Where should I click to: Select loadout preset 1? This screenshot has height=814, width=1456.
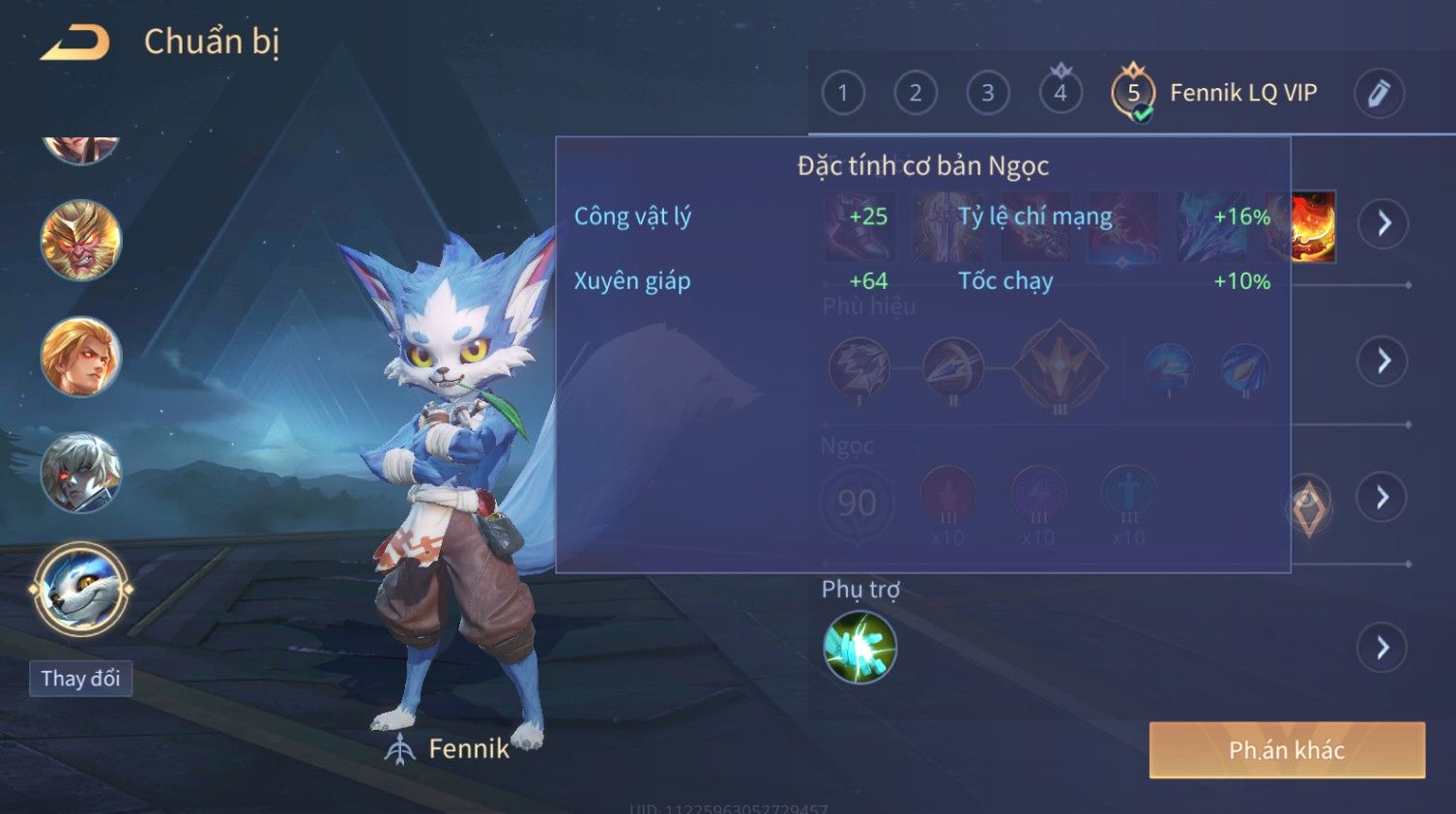coord(842,93)
